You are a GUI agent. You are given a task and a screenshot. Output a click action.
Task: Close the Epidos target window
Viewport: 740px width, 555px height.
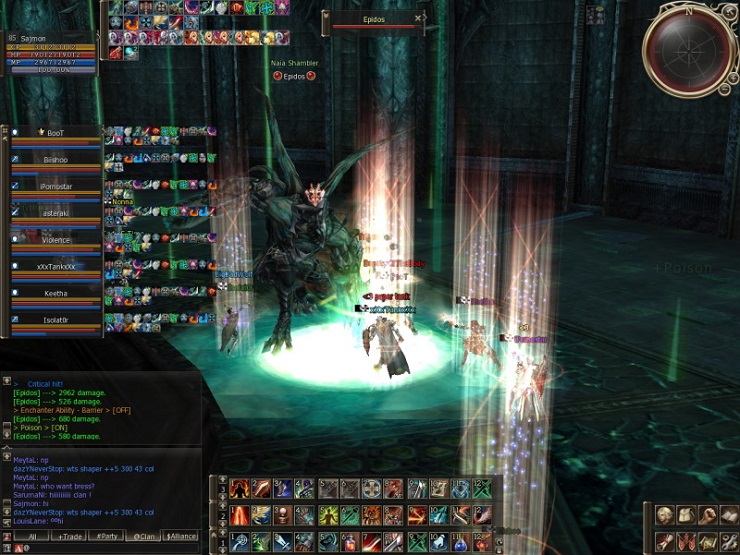point(419,17)
